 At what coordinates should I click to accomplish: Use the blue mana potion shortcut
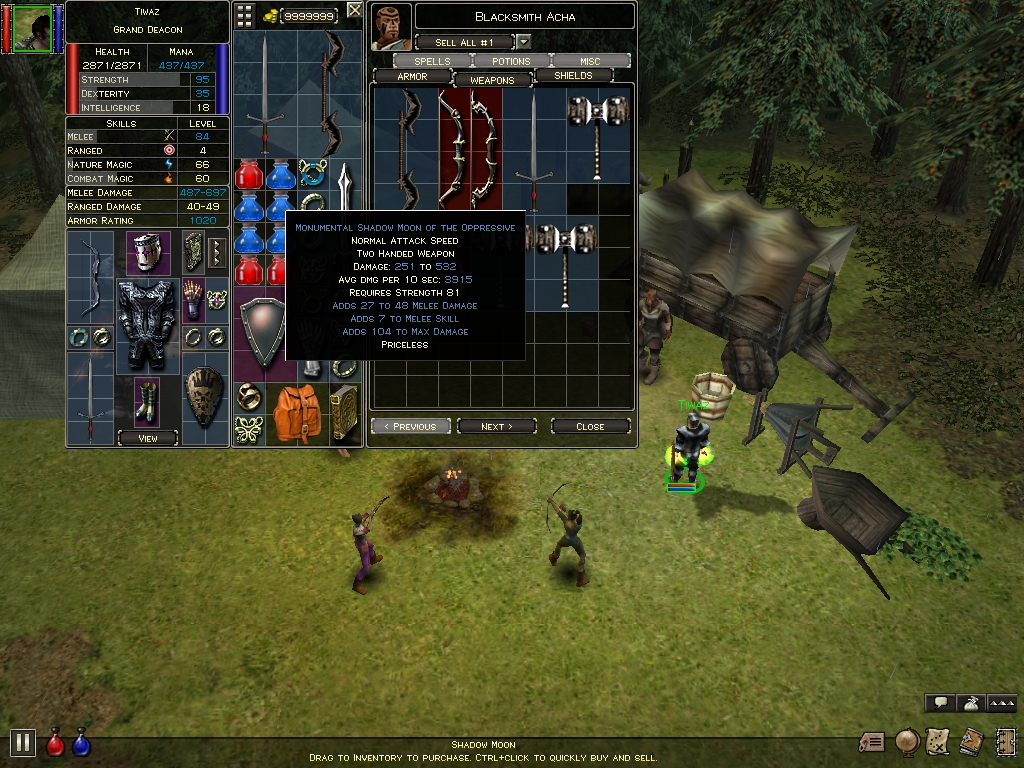(82, 743)
